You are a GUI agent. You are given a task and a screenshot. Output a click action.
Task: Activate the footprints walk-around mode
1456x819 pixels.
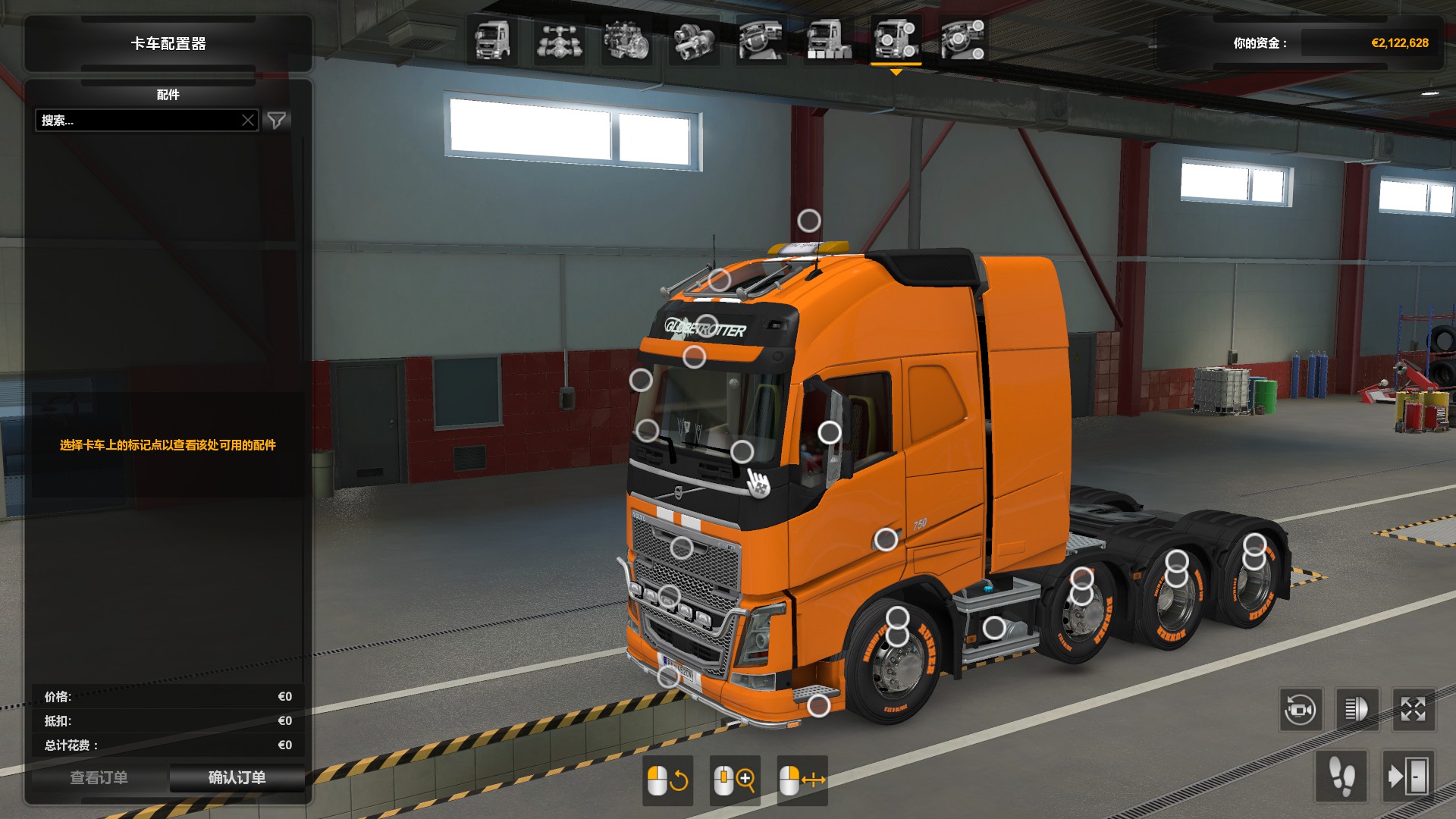pyautogui.click(x=1341, y=777)
